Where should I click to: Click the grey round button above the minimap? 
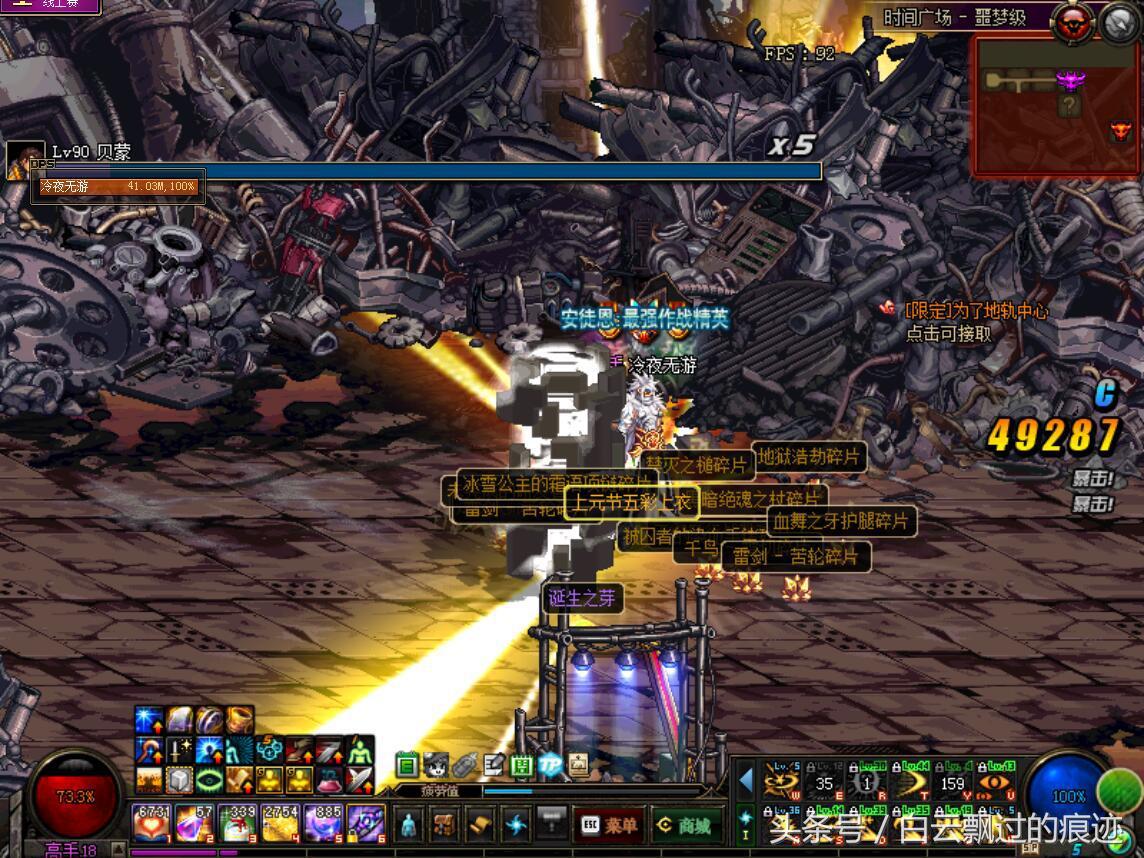coord(1118,22)
